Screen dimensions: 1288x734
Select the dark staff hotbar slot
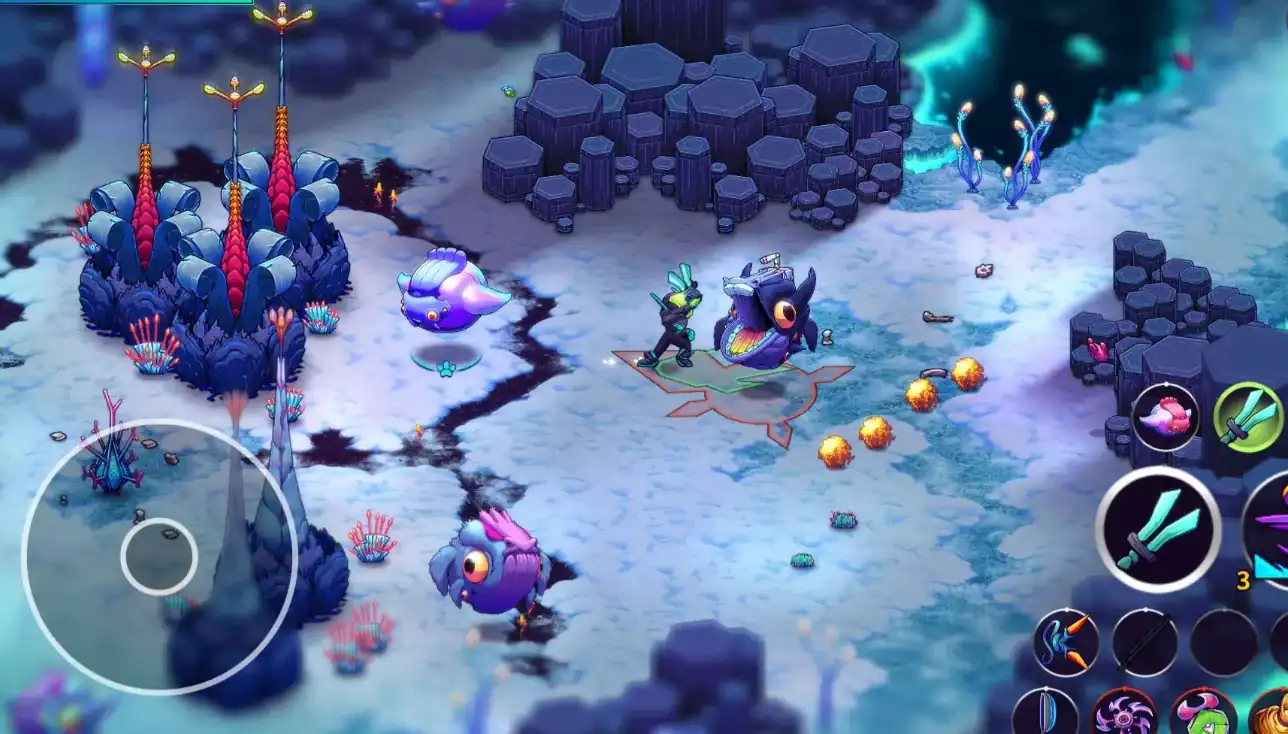point(1144,642)
